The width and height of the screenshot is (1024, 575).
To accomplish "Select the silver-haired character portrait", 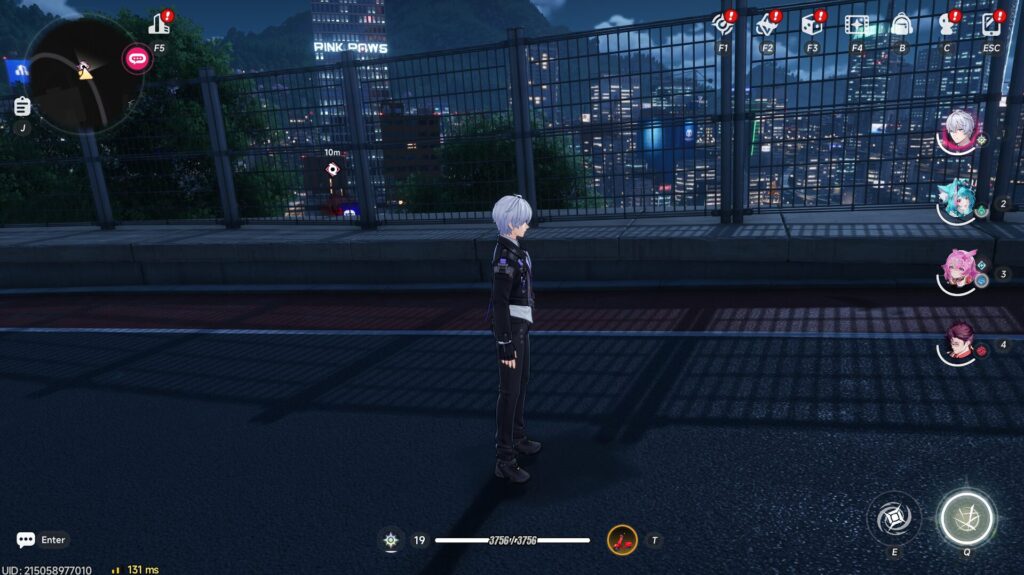I will point(960,131).
